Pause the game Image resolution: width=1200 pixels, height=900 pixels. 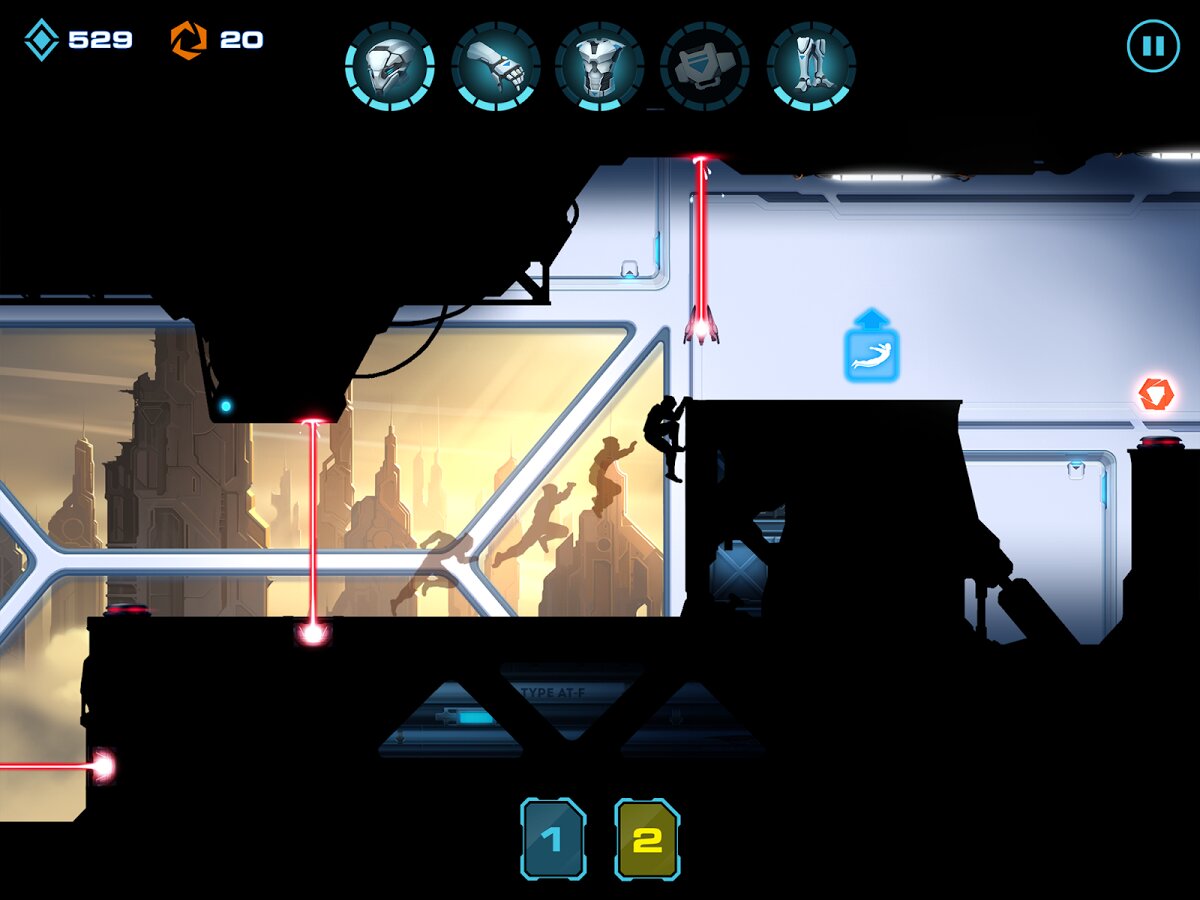point(1153,46)
